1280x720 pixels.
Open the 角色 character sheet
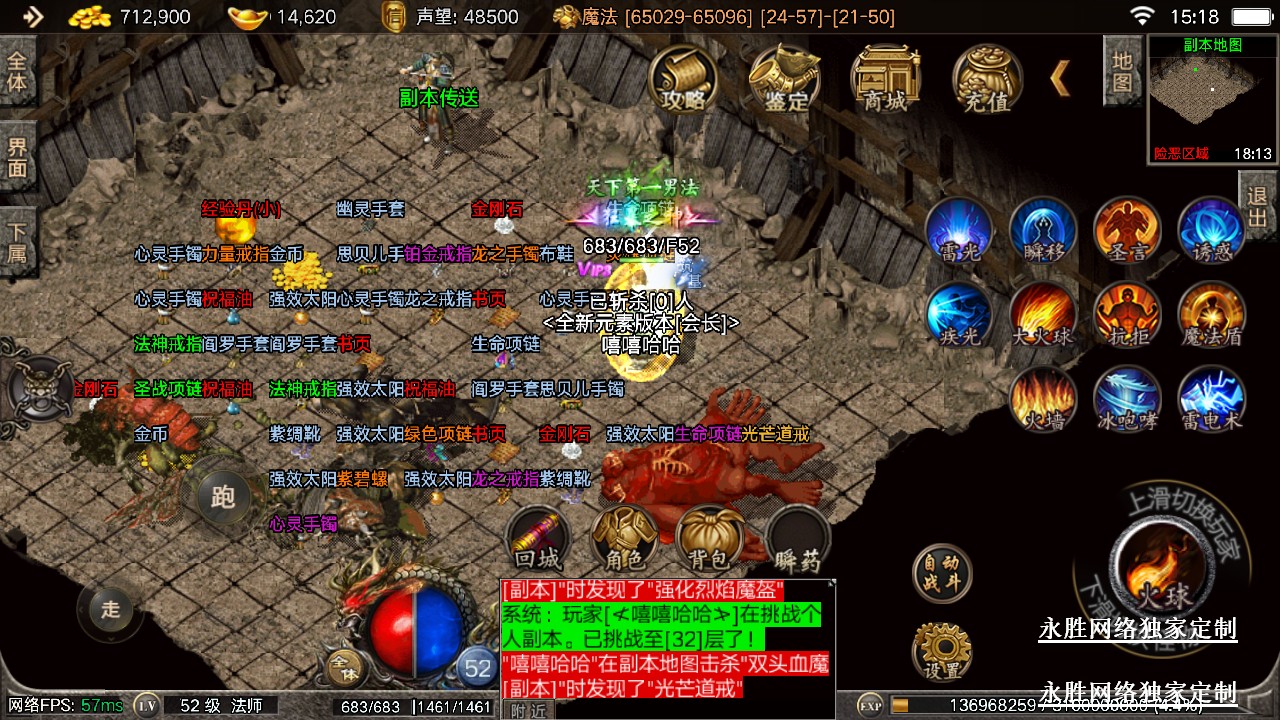[624, 540]
